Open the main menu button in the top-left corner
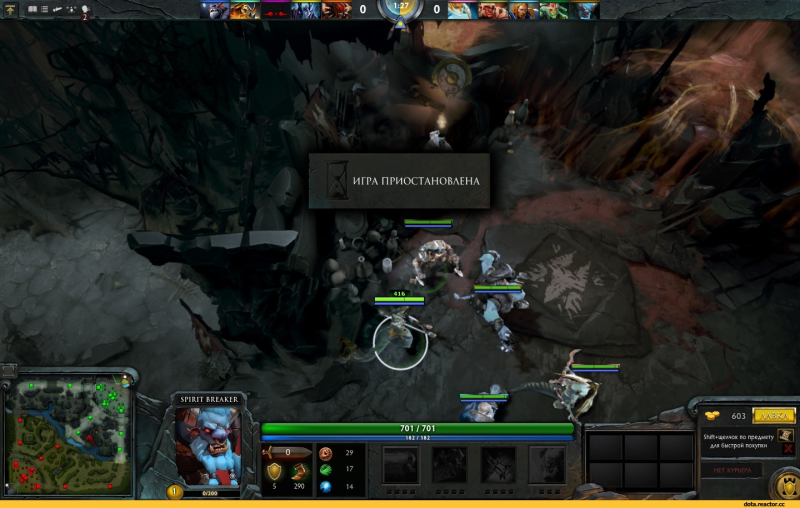This screenshot has height=508, width=800. click(11, 9)
